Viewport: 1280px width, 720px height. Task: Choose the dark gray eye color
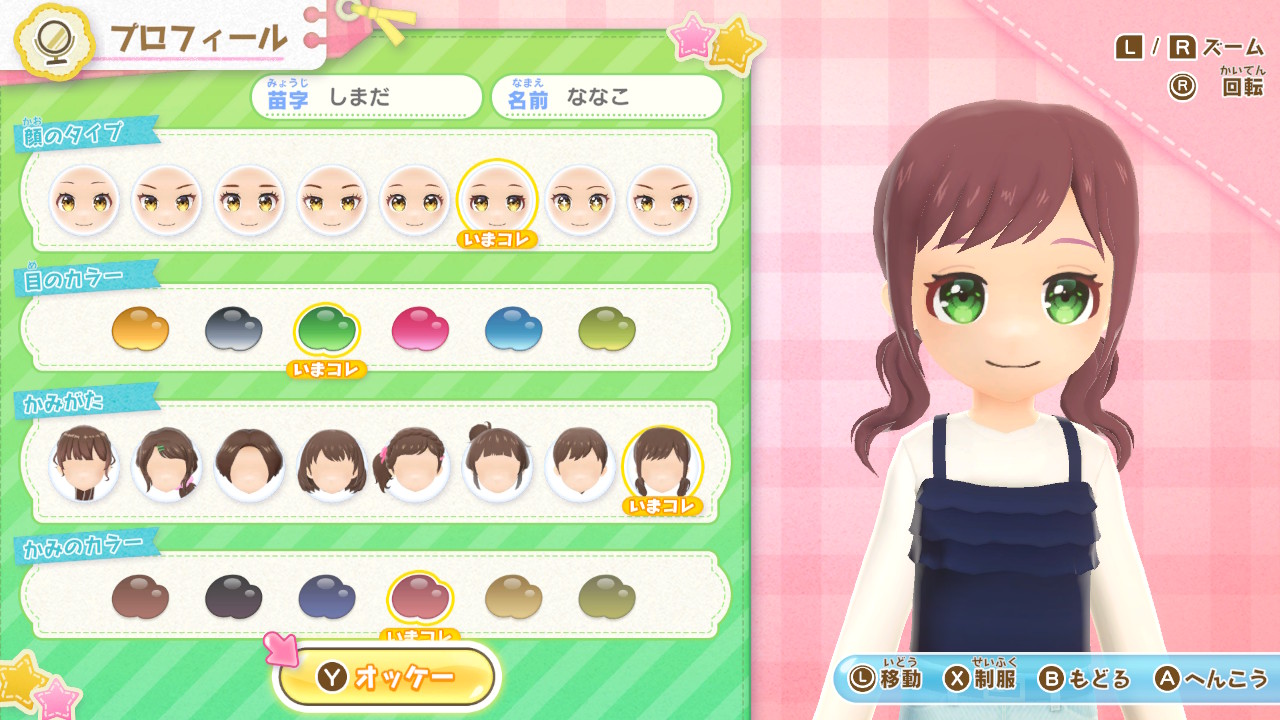(233, 329)
